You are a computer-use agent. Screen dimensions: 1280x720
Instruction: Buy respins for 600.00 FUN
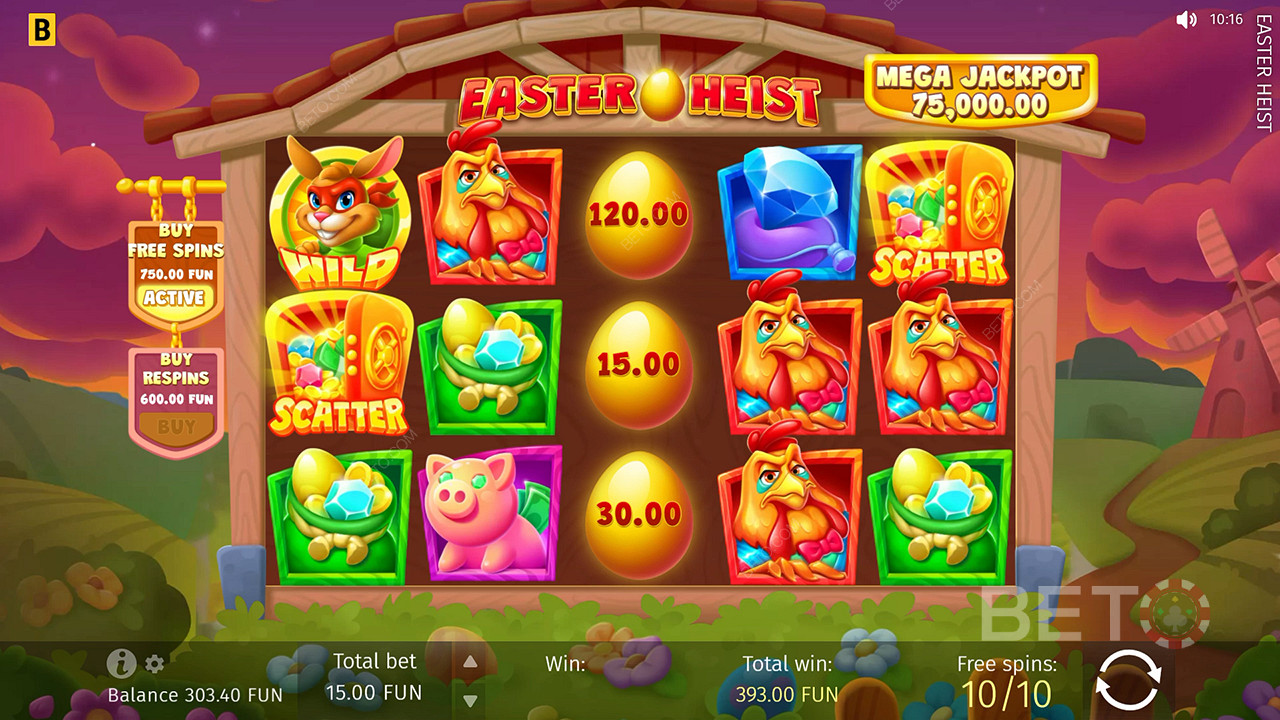[x=175, y=426]
